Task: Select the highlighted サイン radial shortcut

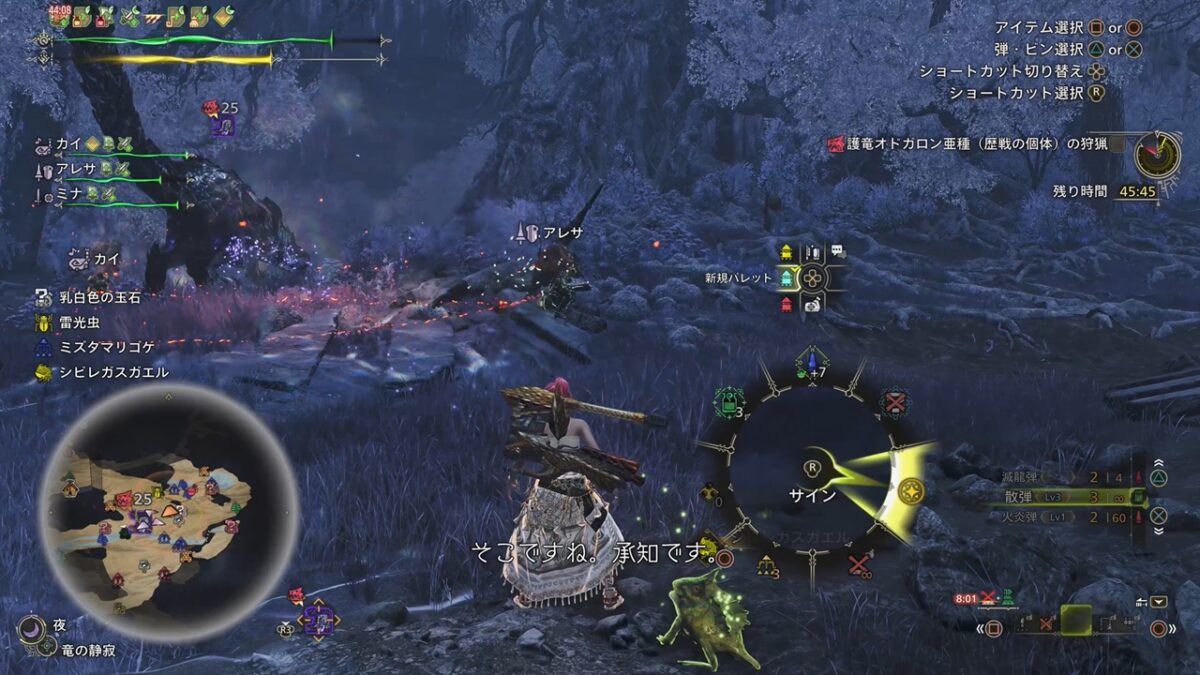Action: [910, 493]
